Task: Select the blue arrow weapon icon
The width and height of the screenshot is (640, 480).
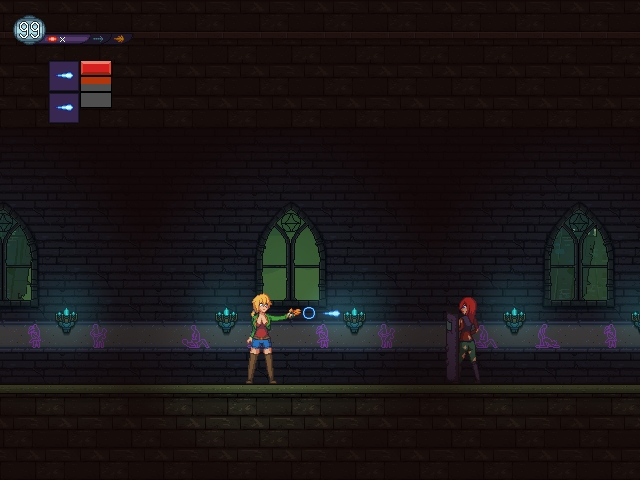Action: [x=98, y=39]
